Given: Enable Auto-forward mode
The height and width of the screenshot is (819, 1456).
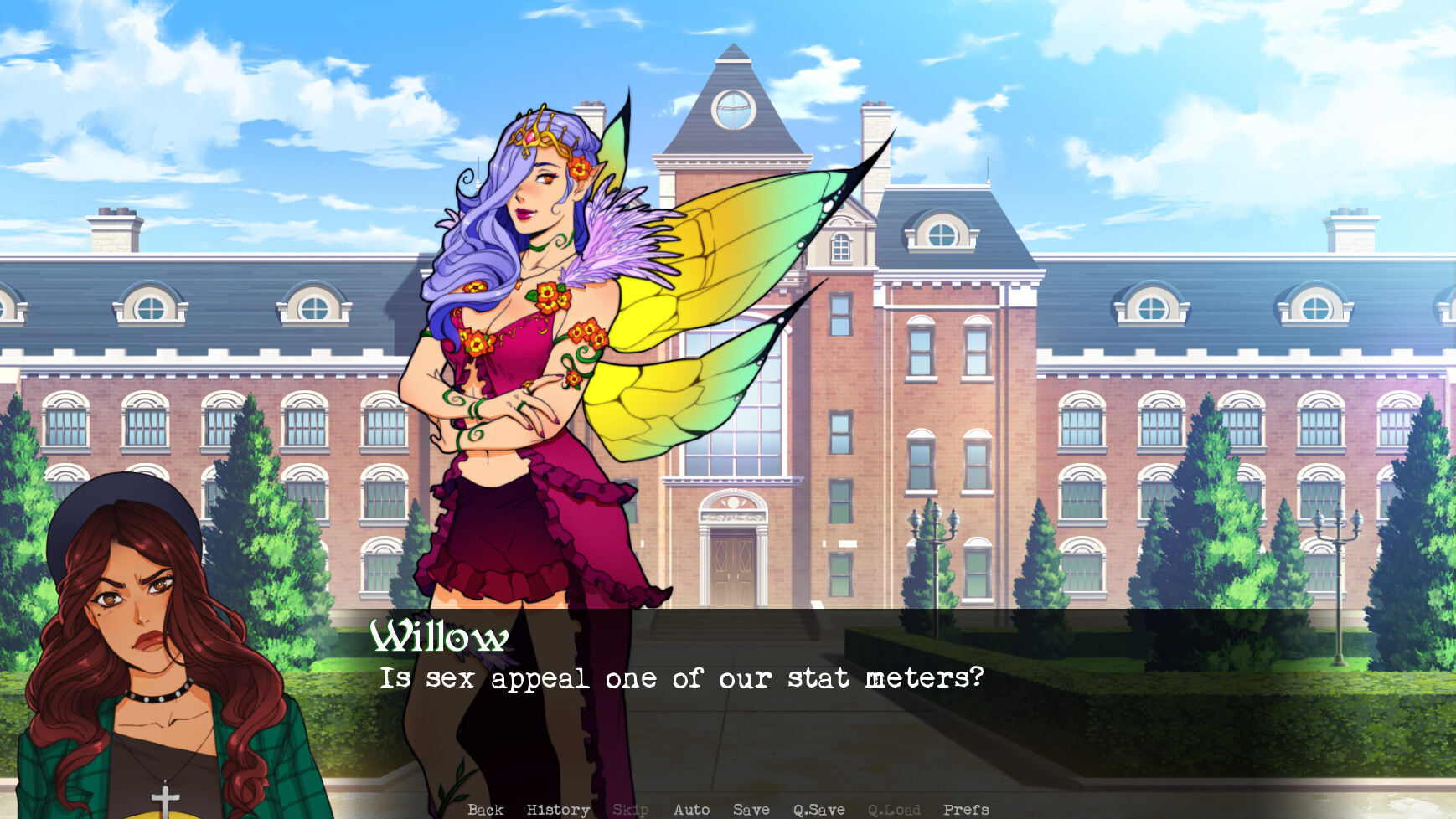Looking at the screenshot, I should coord(692,809).
